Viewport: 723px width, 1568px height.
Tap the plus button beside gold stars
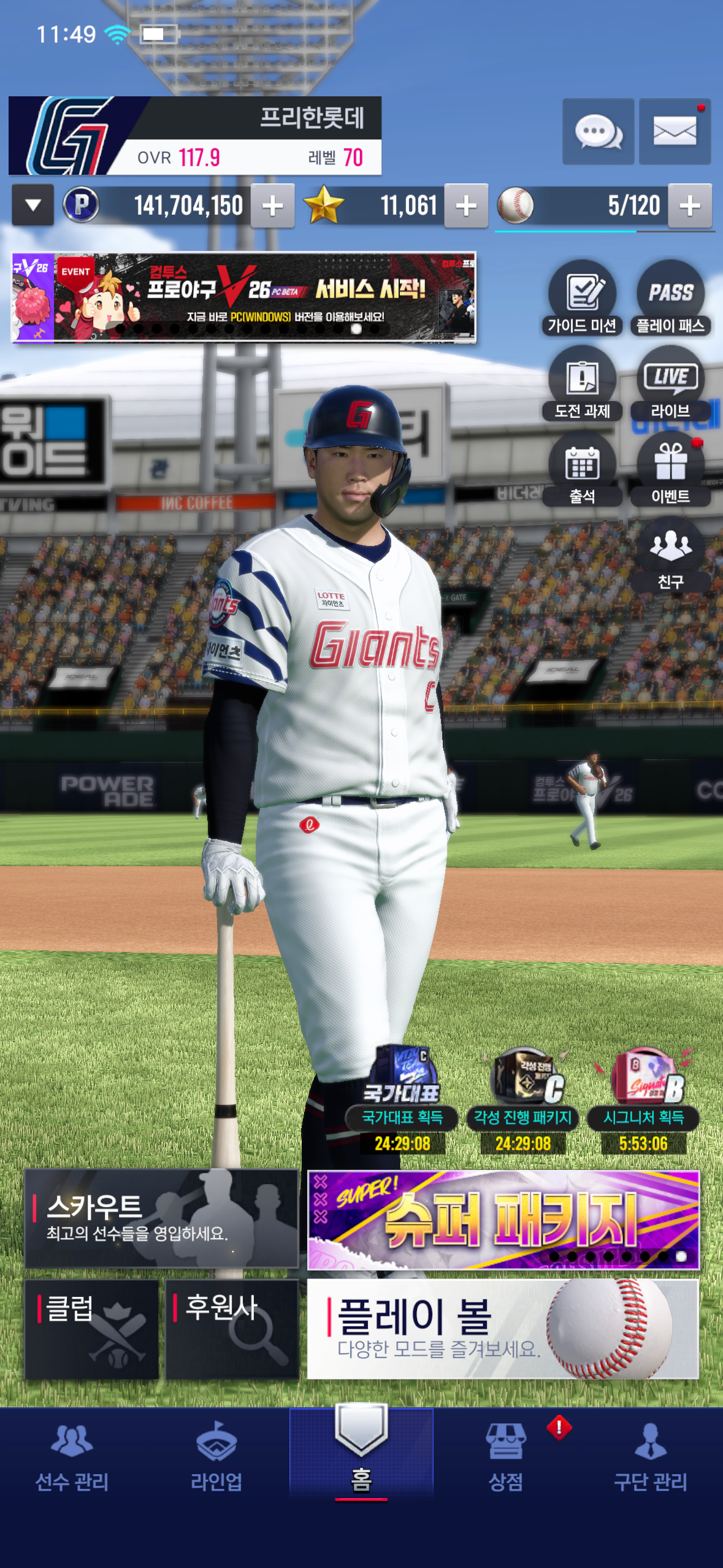pos(466,206)
